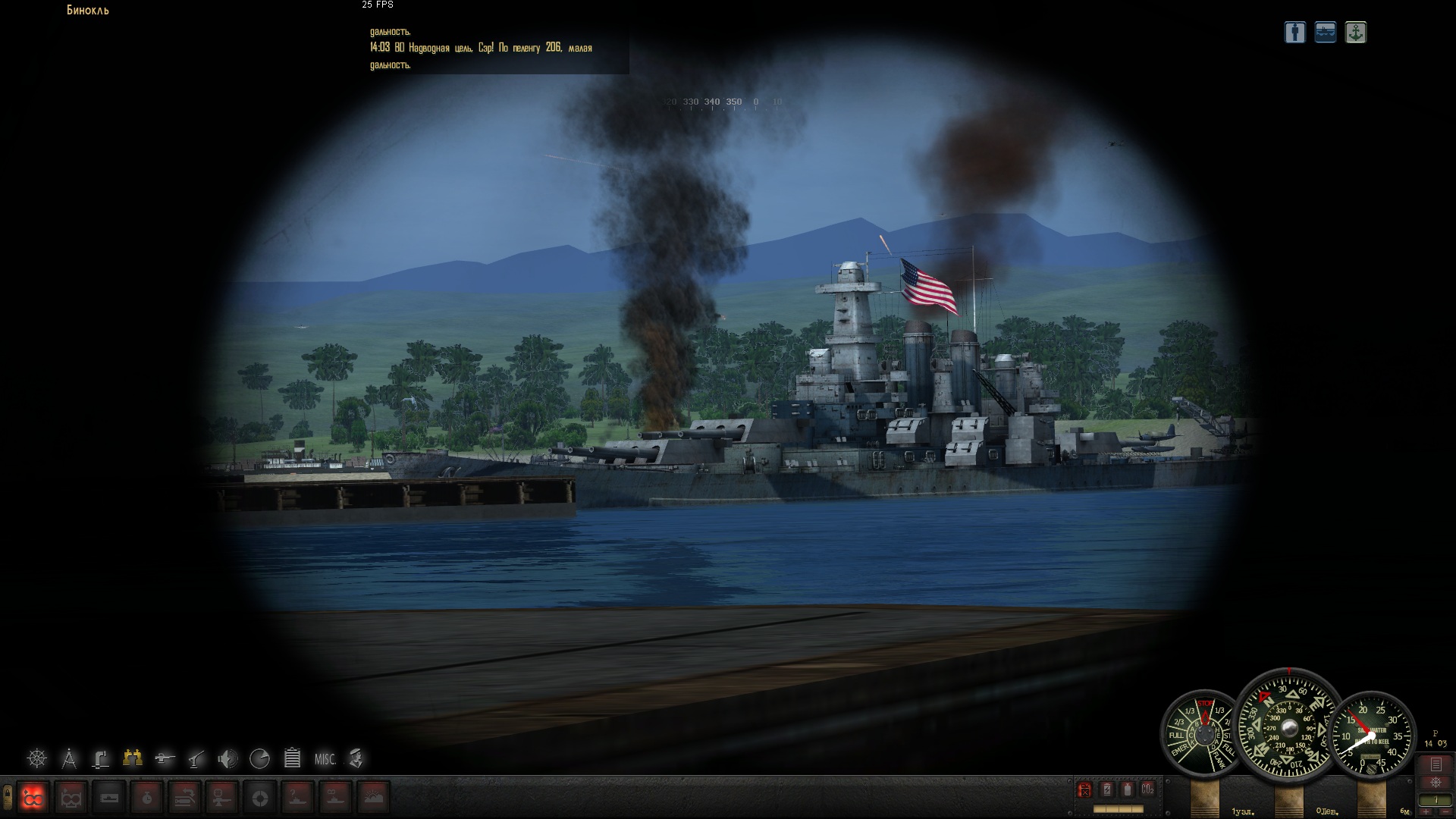
Task: Open the torpedo attack station icon
Action: [165, 758]
